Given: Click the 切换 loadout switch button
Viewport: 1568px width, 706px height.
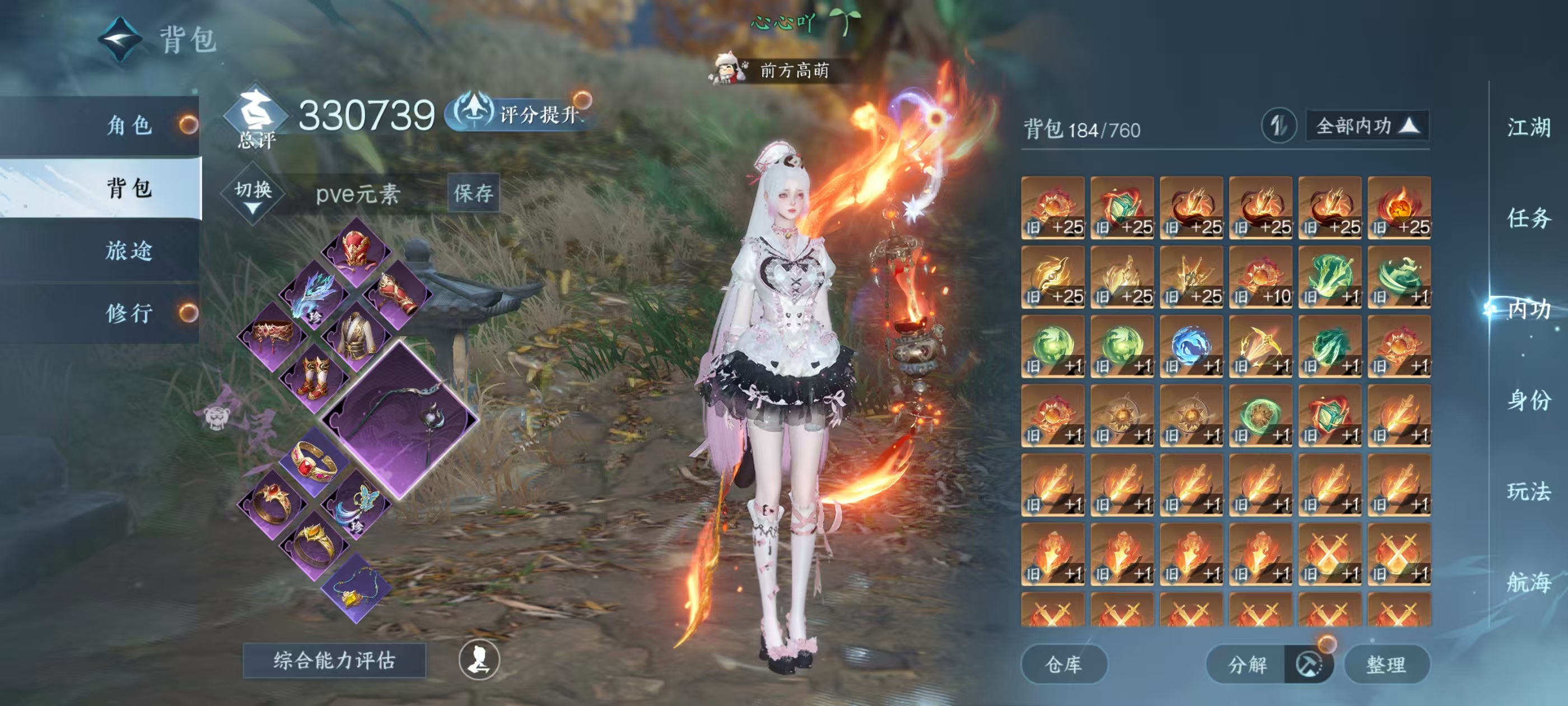Looking at the screenshot, I should 253,194.
